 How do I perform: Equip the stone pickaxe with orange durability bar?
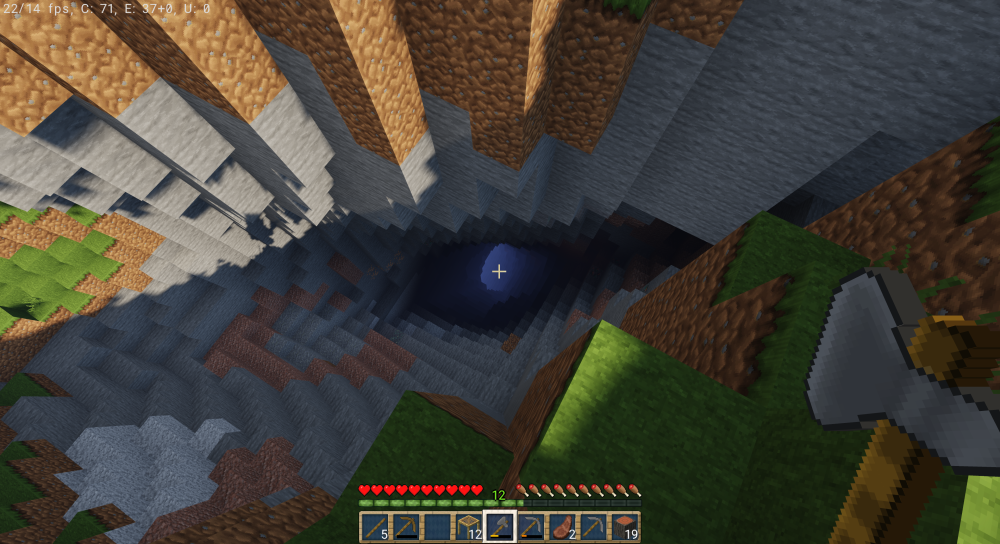(531, 527)
